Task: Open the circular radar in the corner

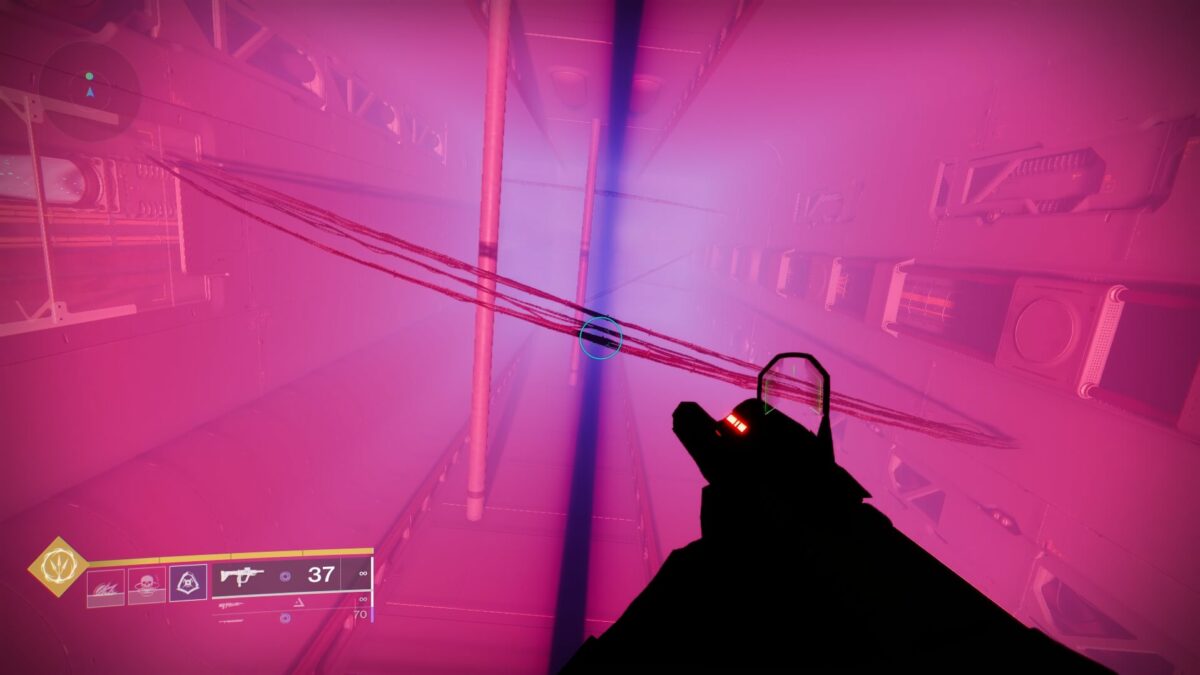Action: point(90,91)
